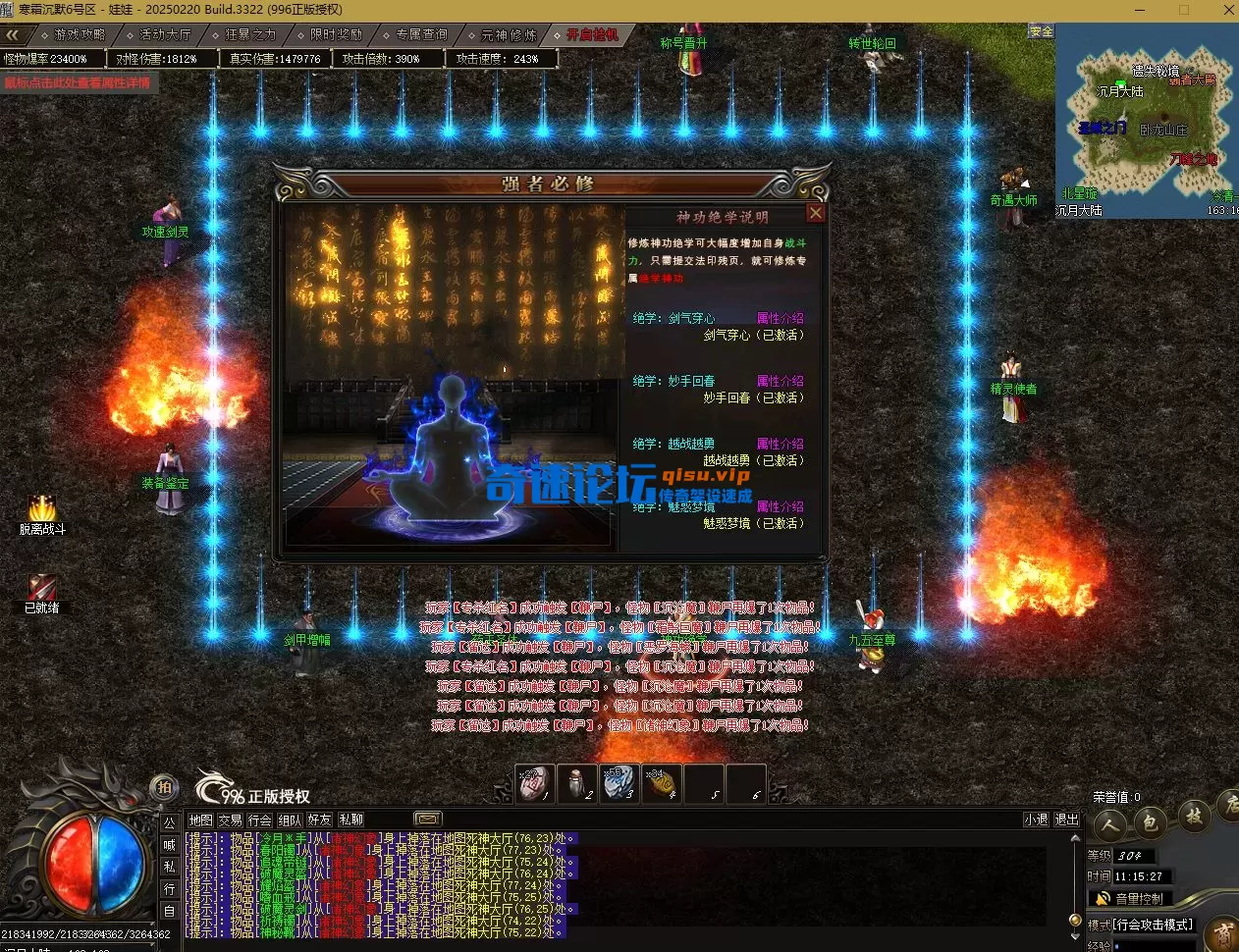Open the 元神修炼 tab
This screenshot has height=952, width=1239.
click(509, 34)
